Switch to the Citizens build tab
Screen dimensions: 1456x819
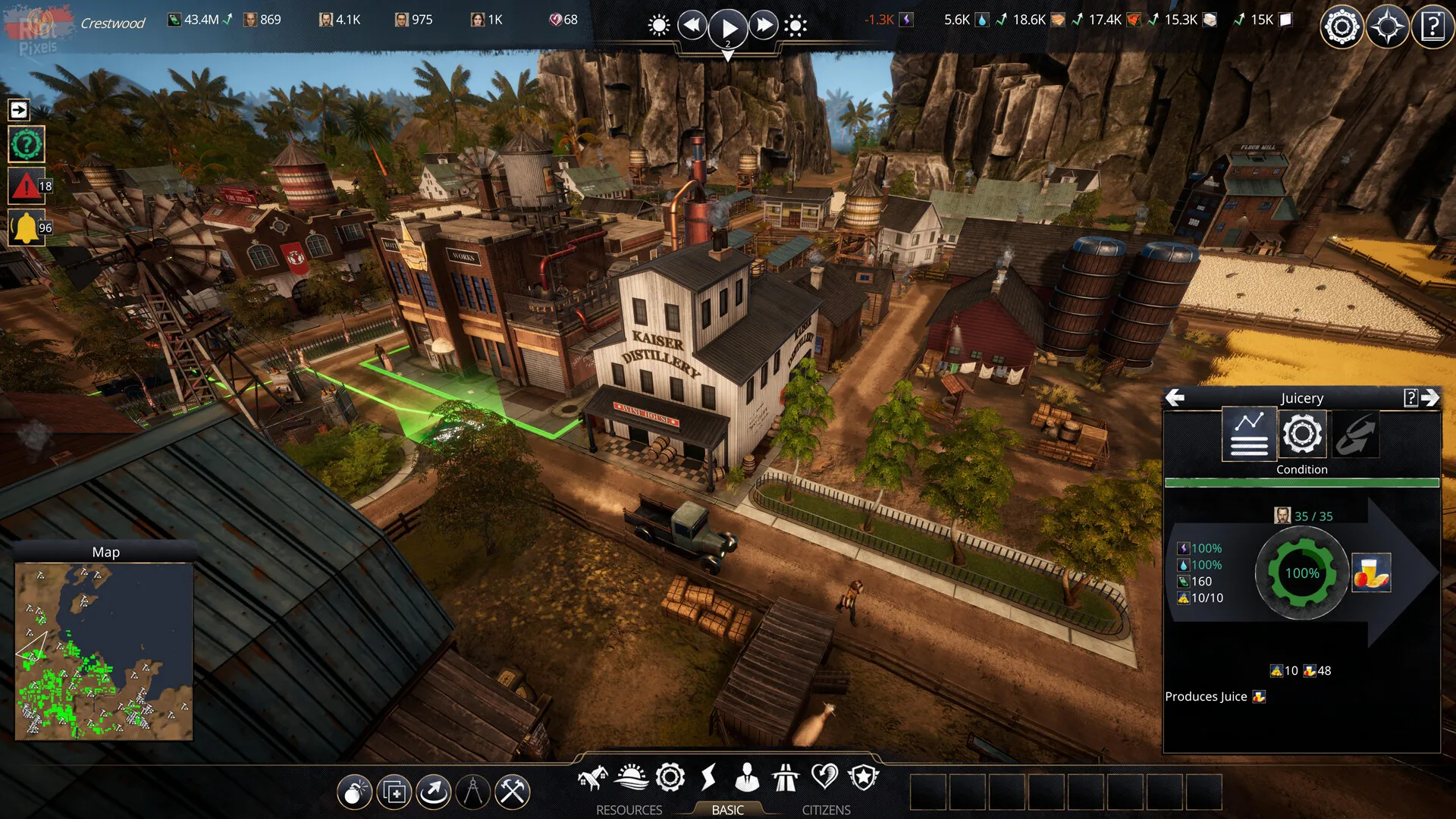(x=826, y=810)
